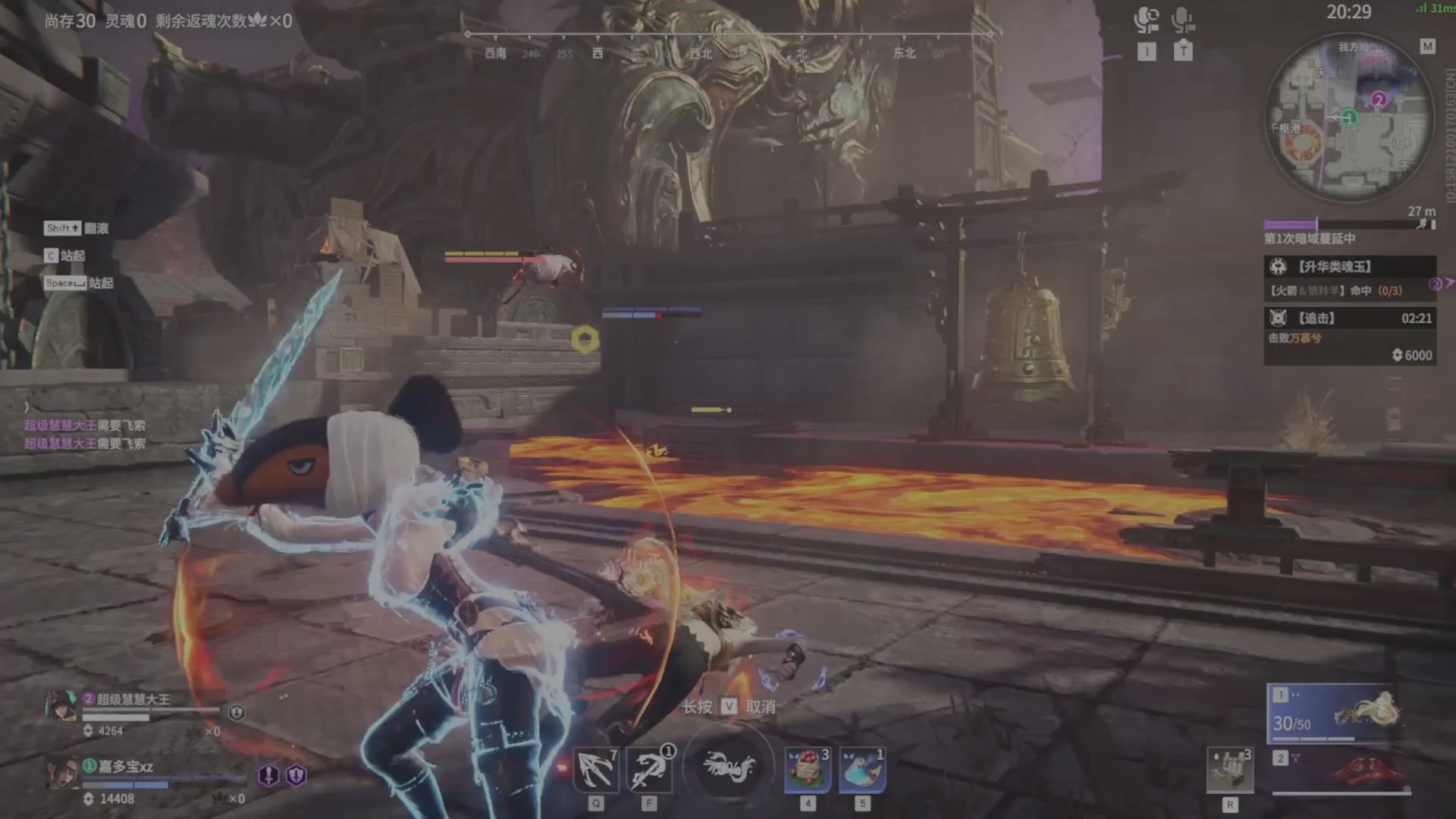
Task: Activate the F skill icon
Action: [650, 769]
